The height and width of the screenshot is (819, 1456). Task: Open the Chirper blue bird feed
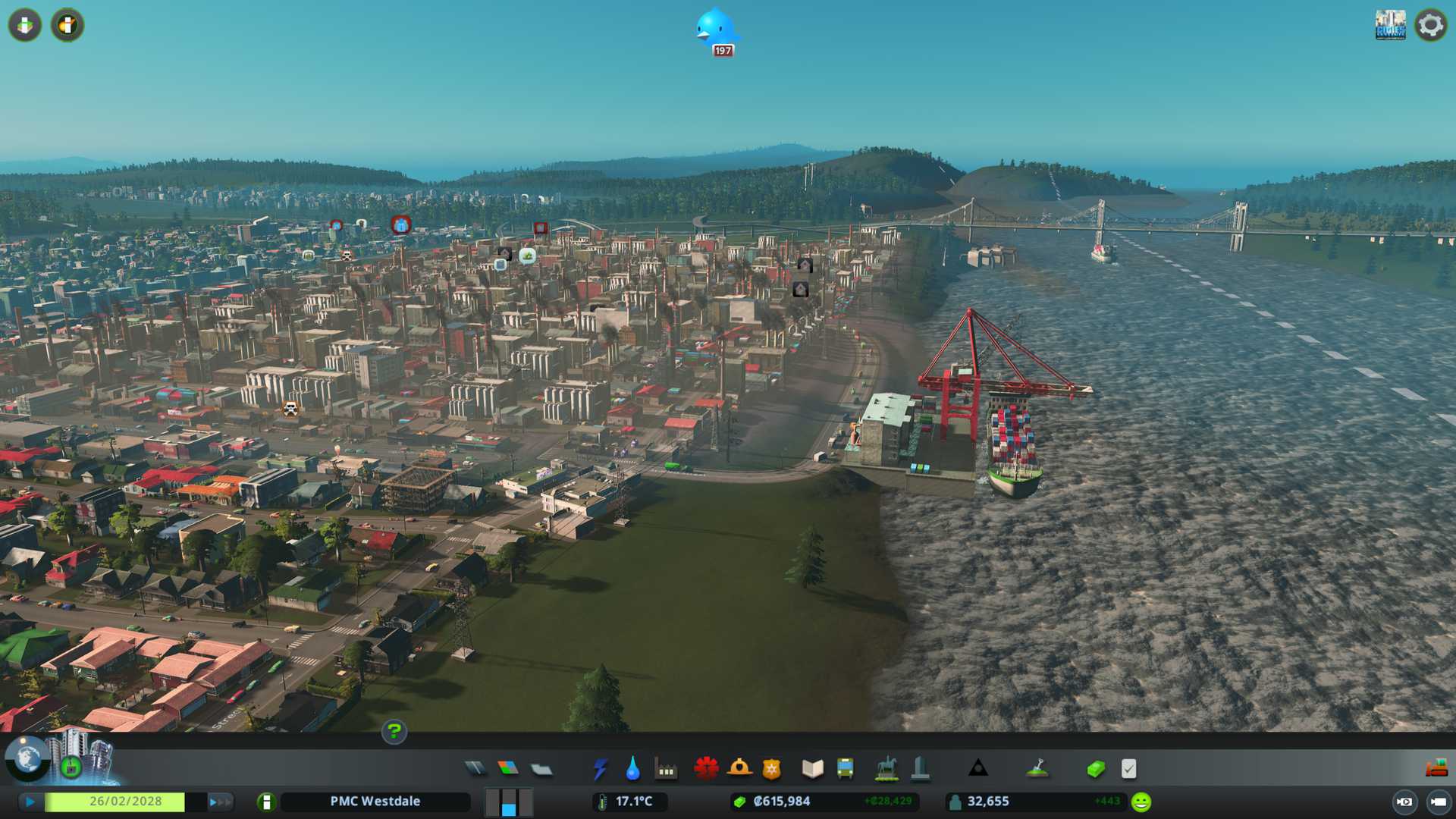tap(715, 30)
